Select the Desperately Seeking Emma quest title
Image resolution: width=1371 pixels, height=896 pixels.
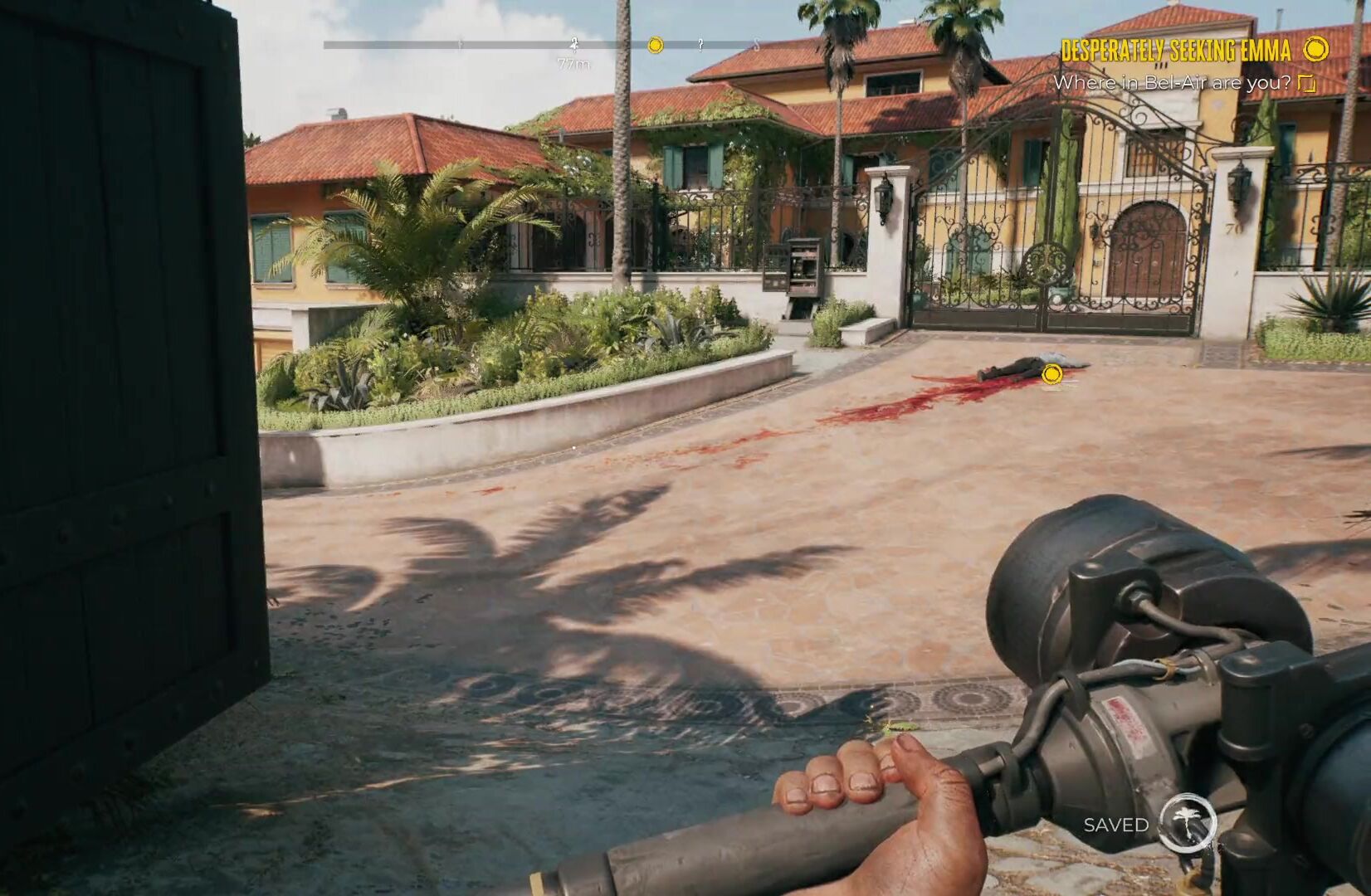[x=1176, y=51]
